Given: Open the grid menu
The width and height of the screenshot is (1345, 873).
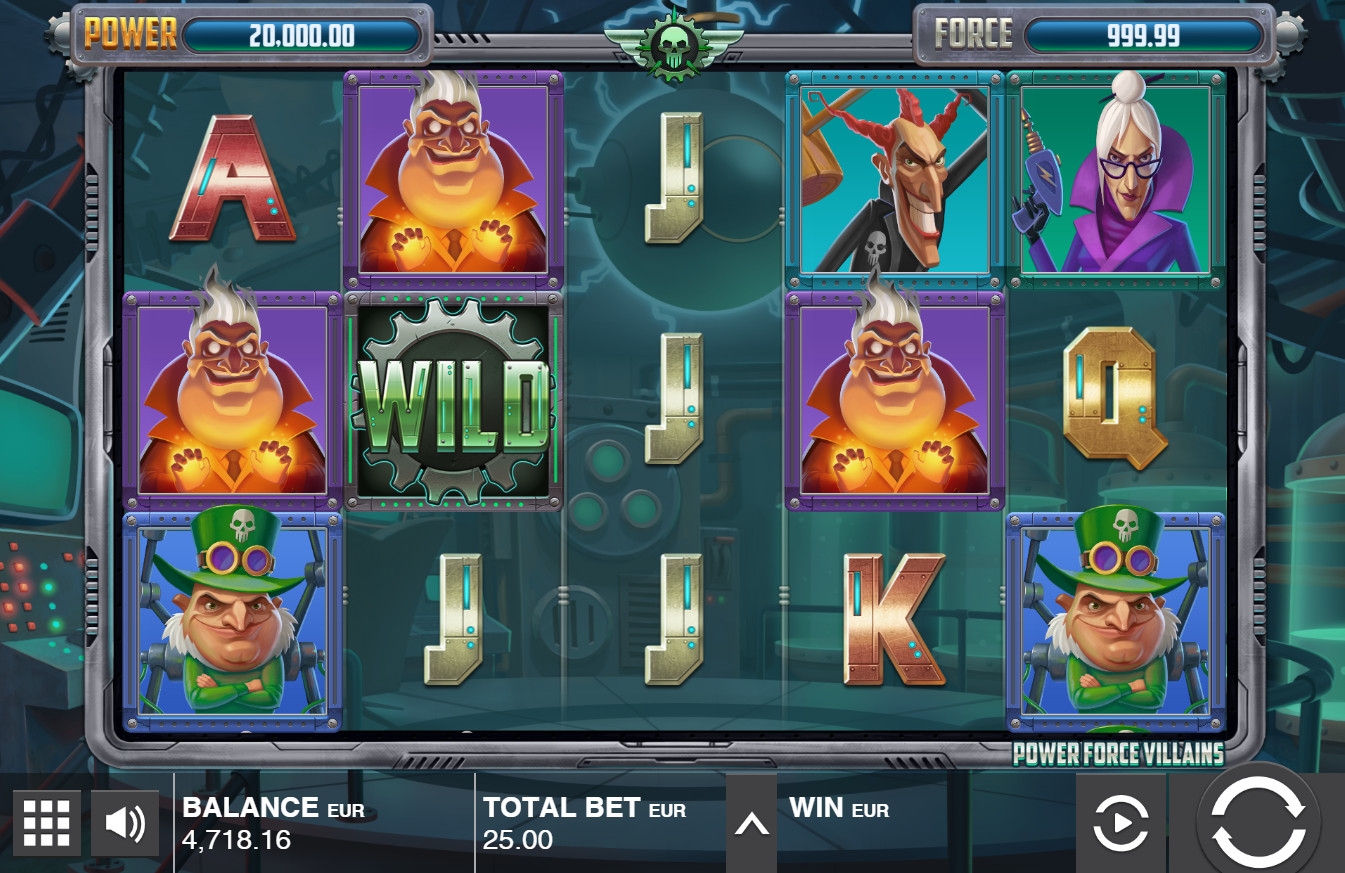Looking at the screenshot, I should 47,823.
